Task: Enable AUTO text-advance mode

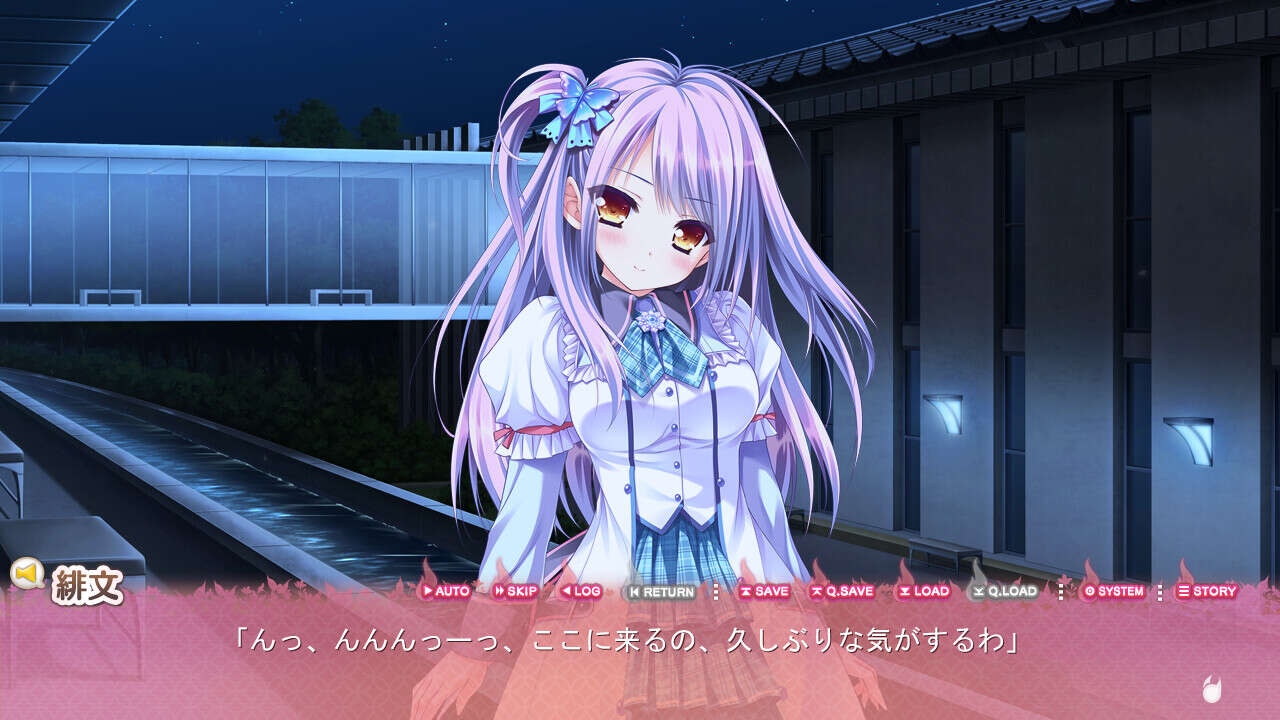Action: pos(448,591)
